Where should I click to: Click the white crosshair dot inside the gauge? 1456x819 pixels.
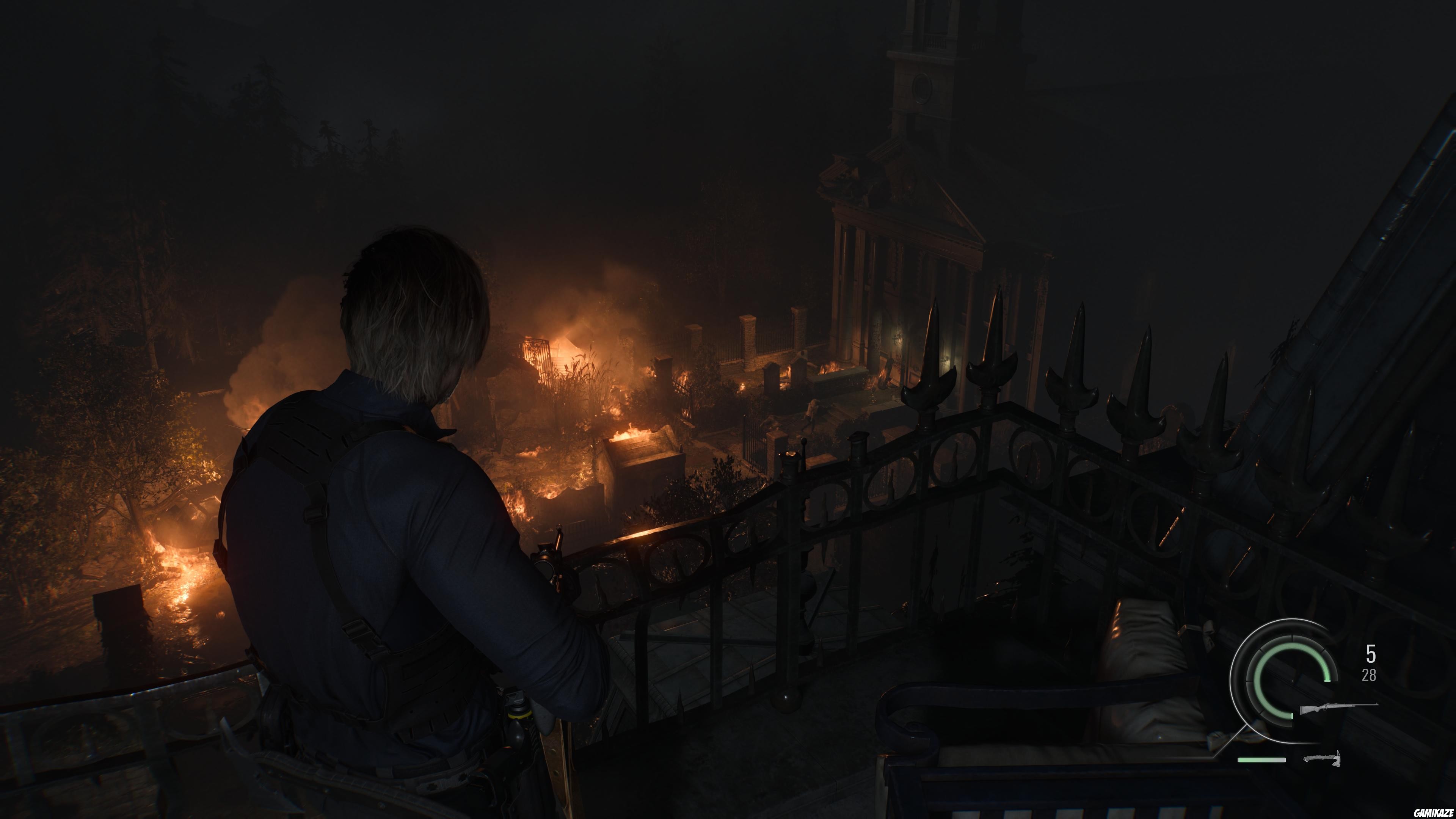(x=1292, y=681)
